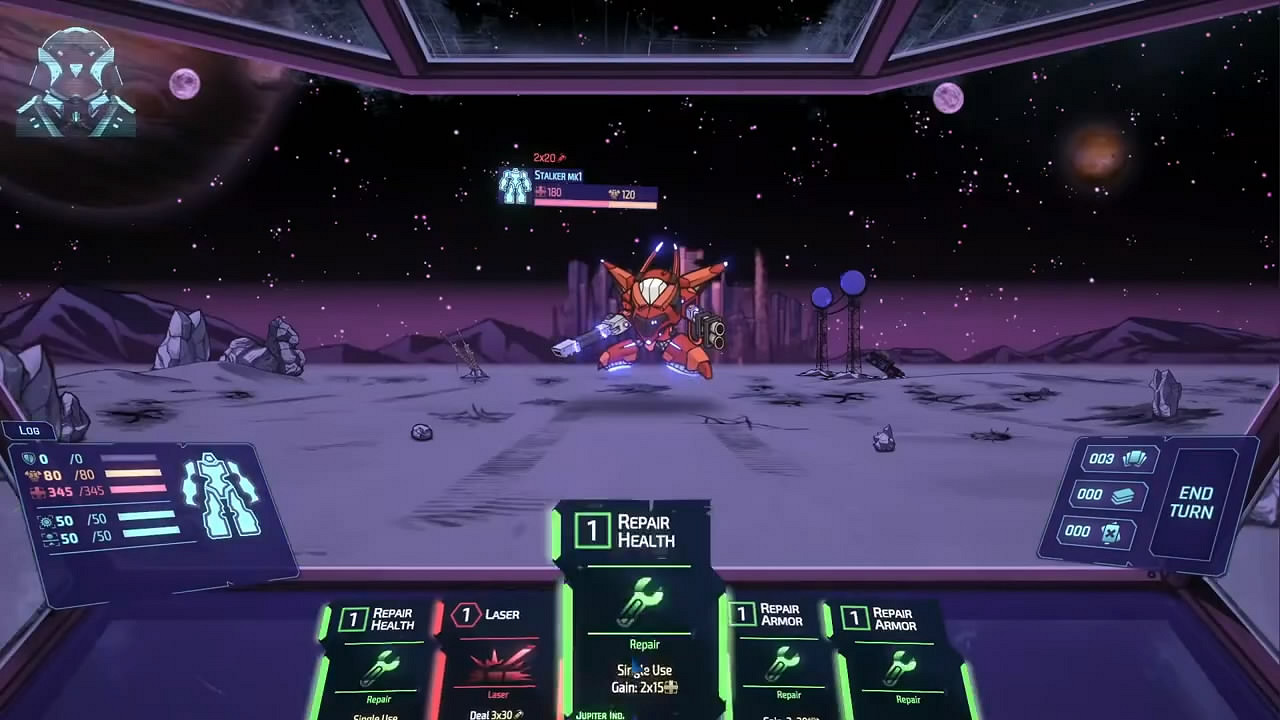Click the draw pile deck icon
Screen dimensions: 1280x720
point(1125,495)
